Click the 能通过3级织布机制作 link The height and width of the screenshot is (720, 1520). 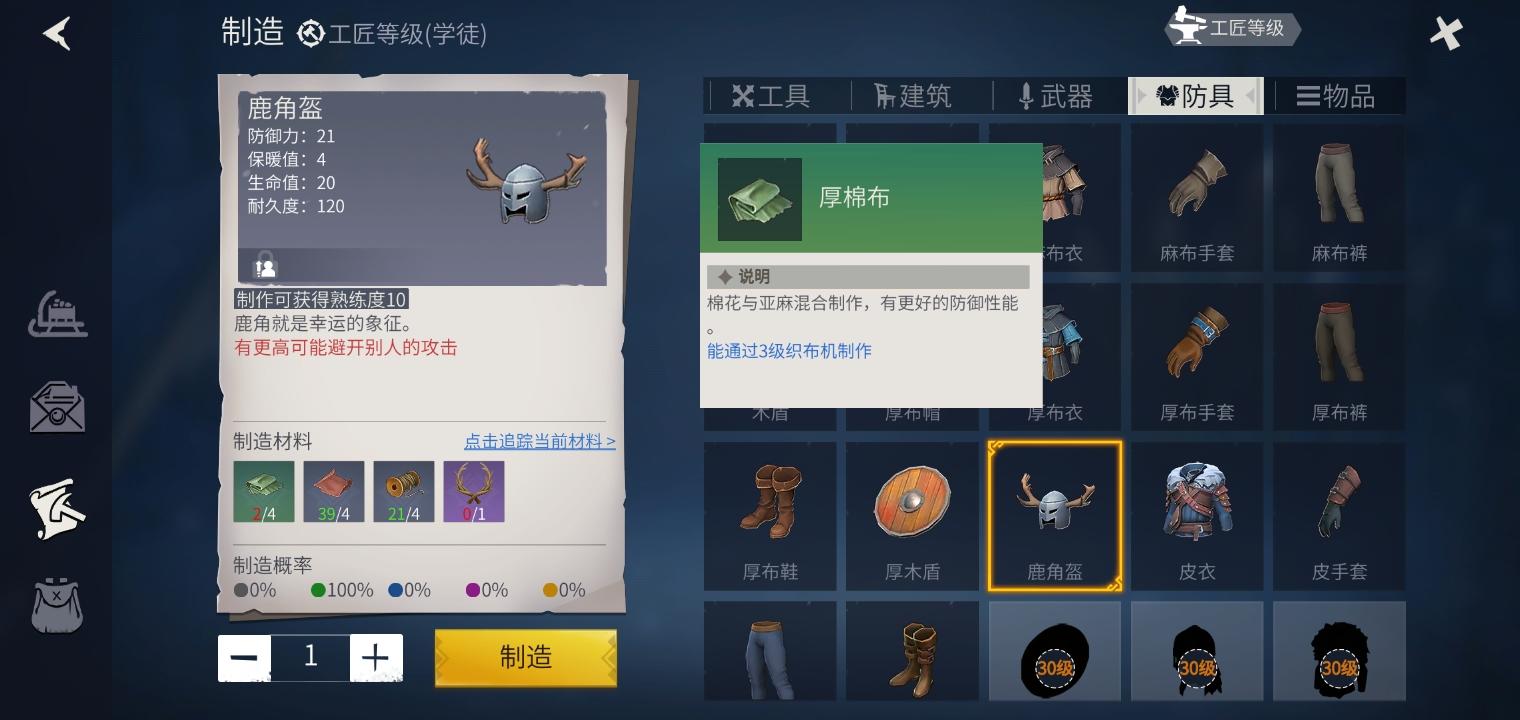point(789,351)
